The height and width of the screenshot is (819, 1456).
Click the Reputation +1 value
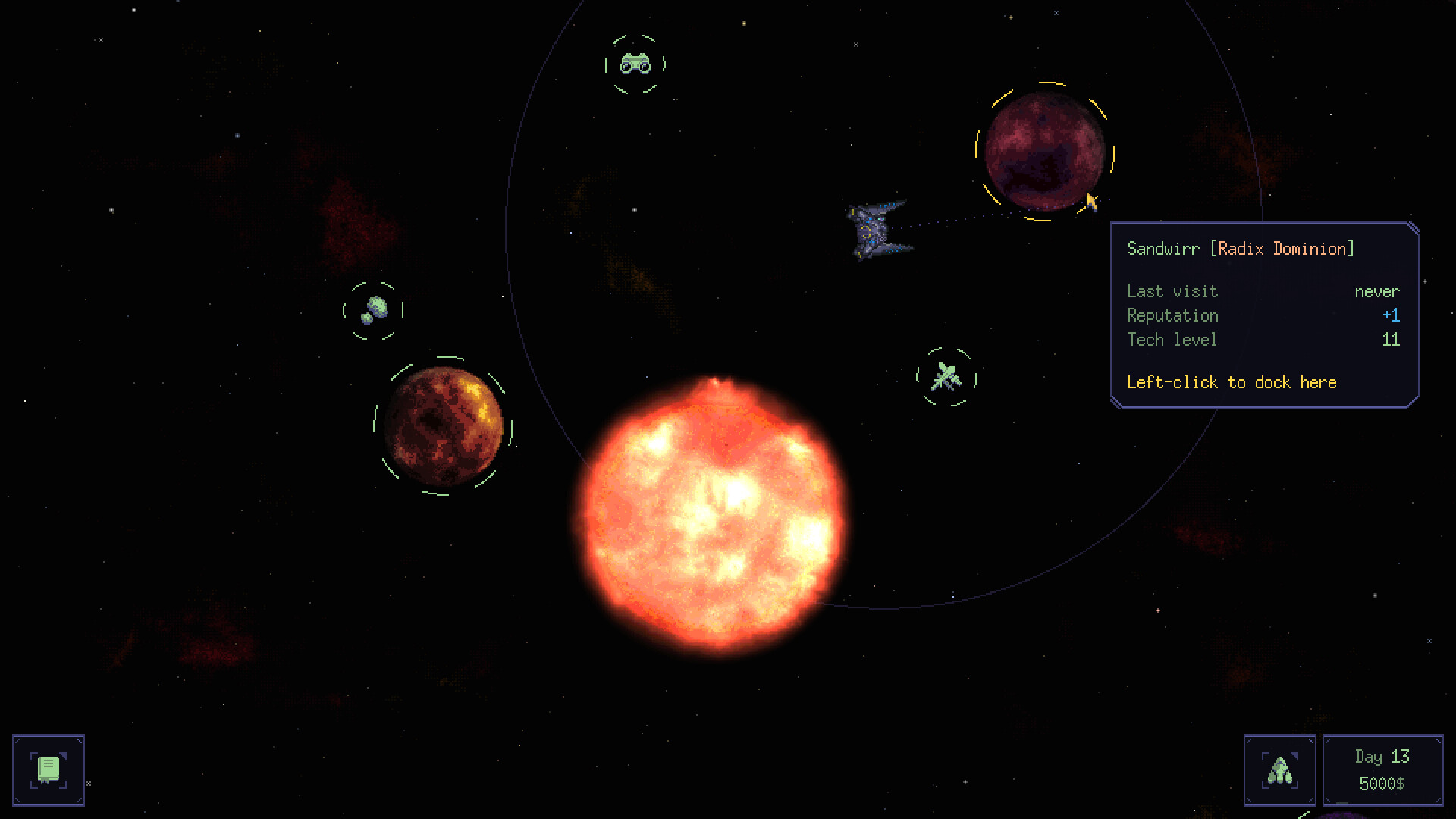pos(1392,315)
